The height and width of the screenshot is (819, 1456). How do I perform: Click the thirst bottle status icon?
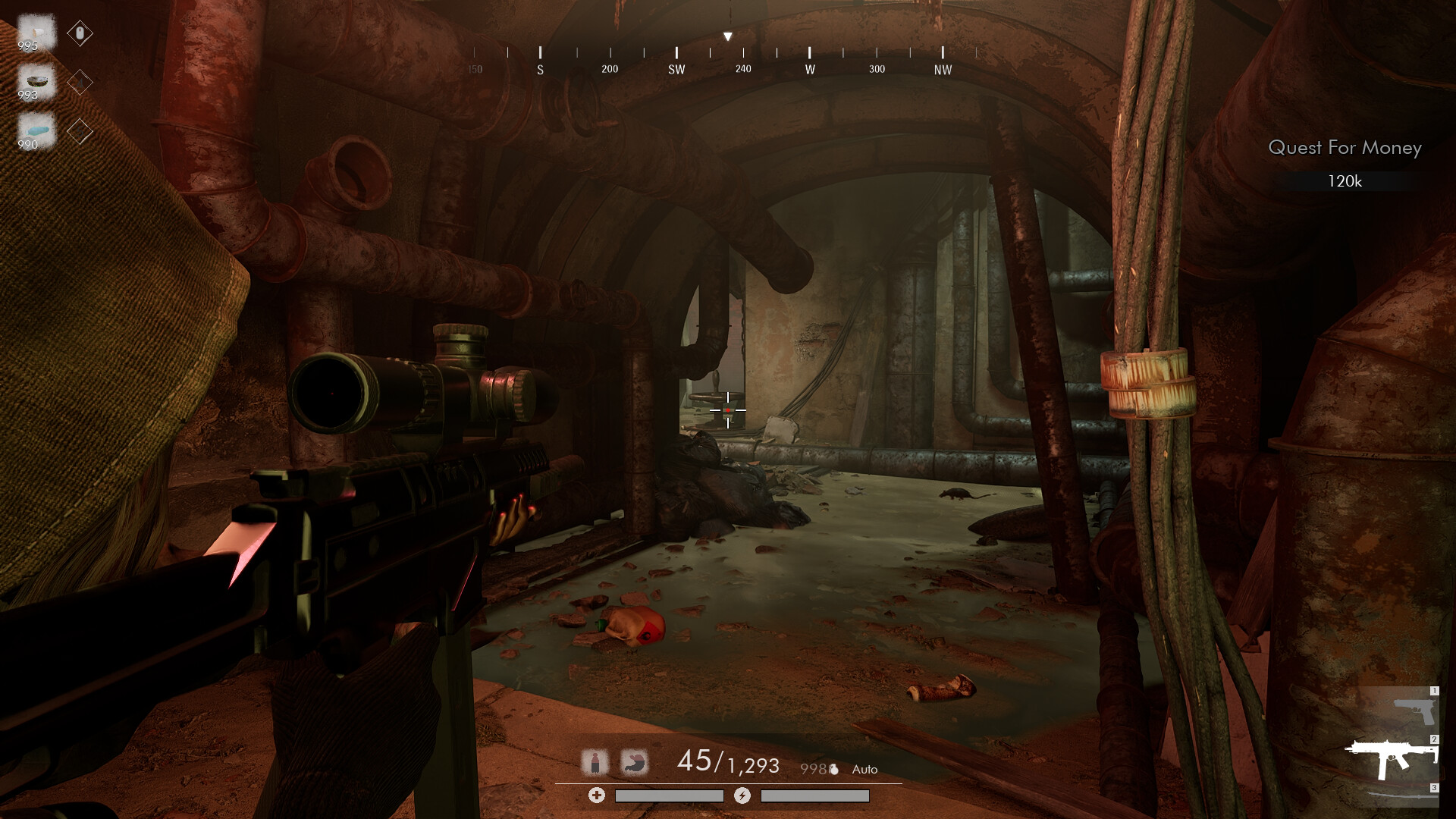click(x=595, y=762)
